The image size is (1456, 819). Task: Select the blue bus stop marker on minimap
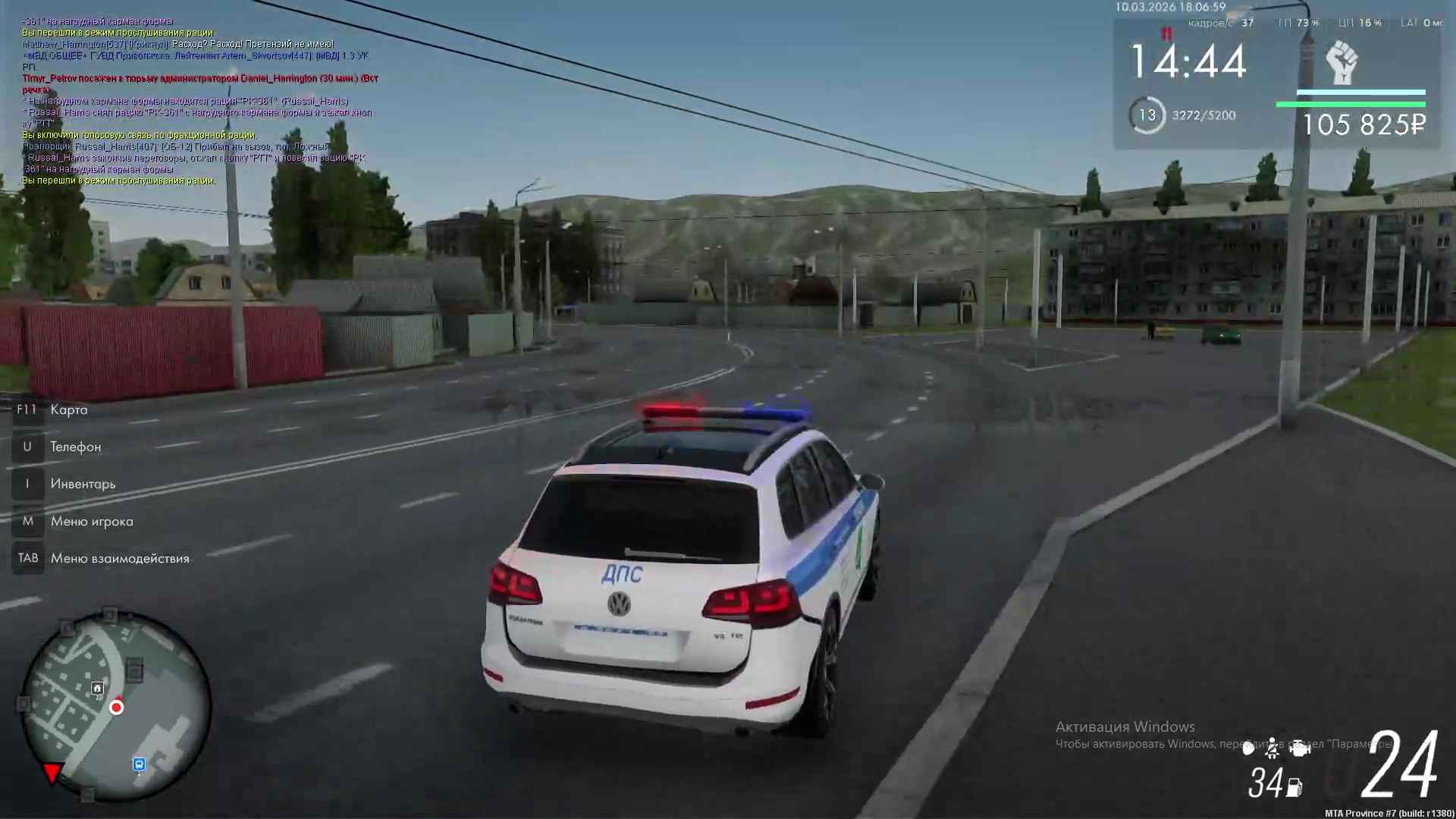[139, 764]
